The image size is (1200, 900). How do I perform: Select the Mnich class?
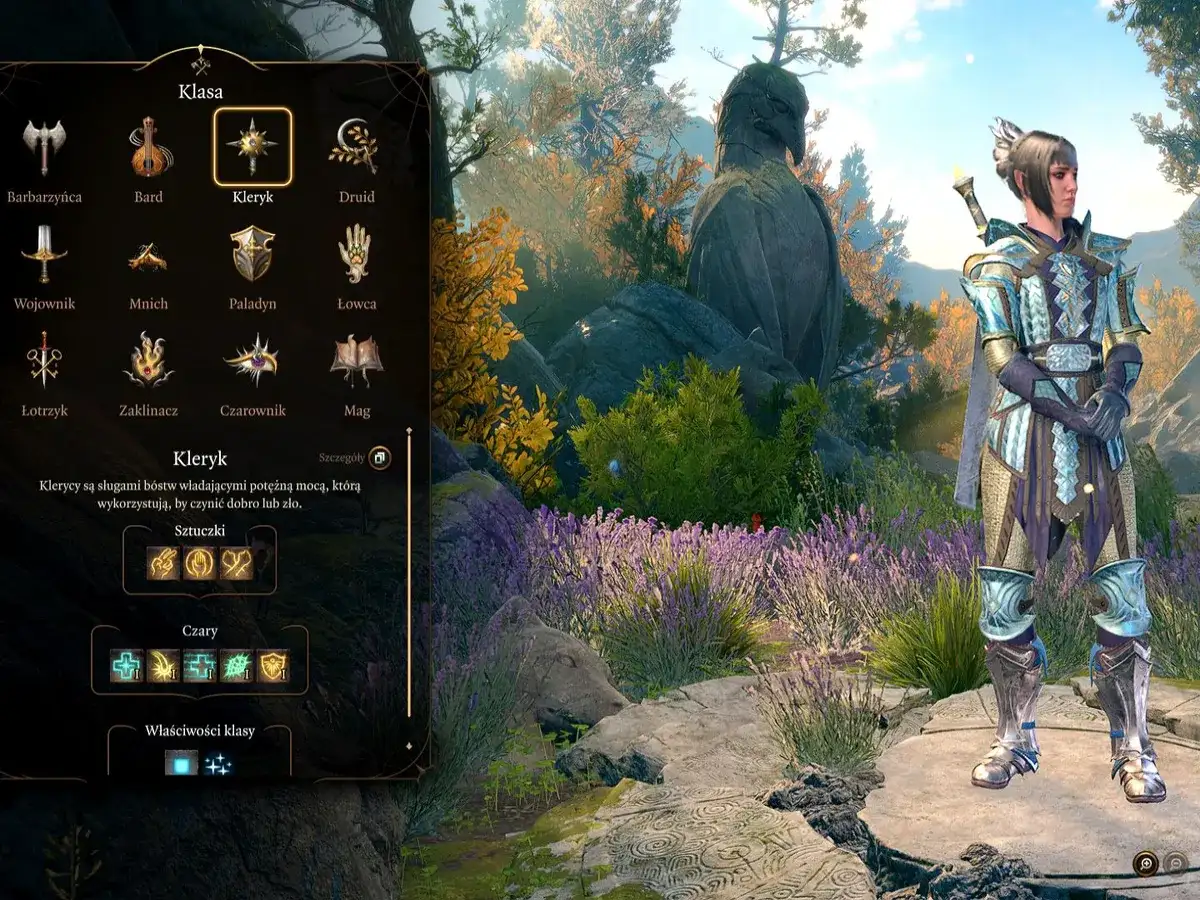pyautogui.click(x=149, y=256)
